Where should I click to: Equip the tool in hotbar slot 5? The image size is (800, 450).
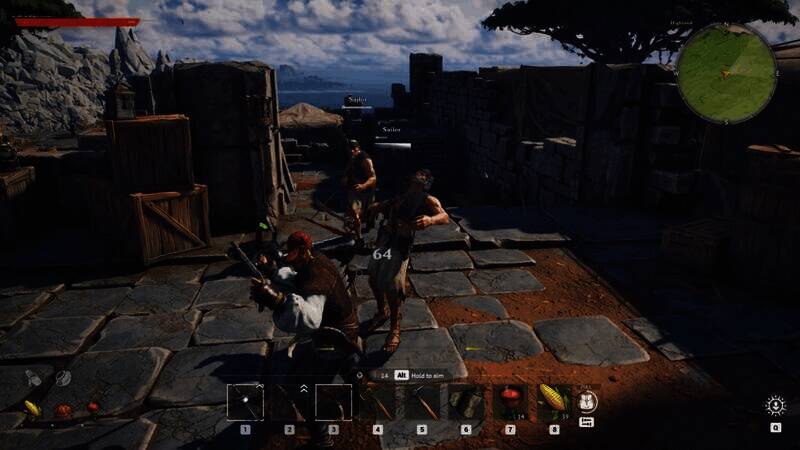coord(422,401)
